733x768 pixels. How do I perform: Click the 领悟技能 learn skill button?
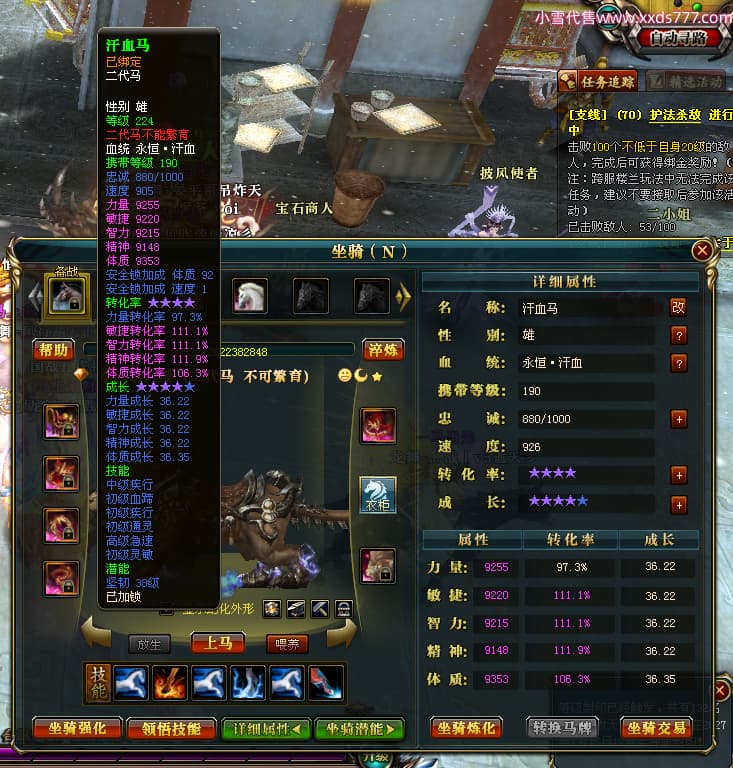[173, 728]
